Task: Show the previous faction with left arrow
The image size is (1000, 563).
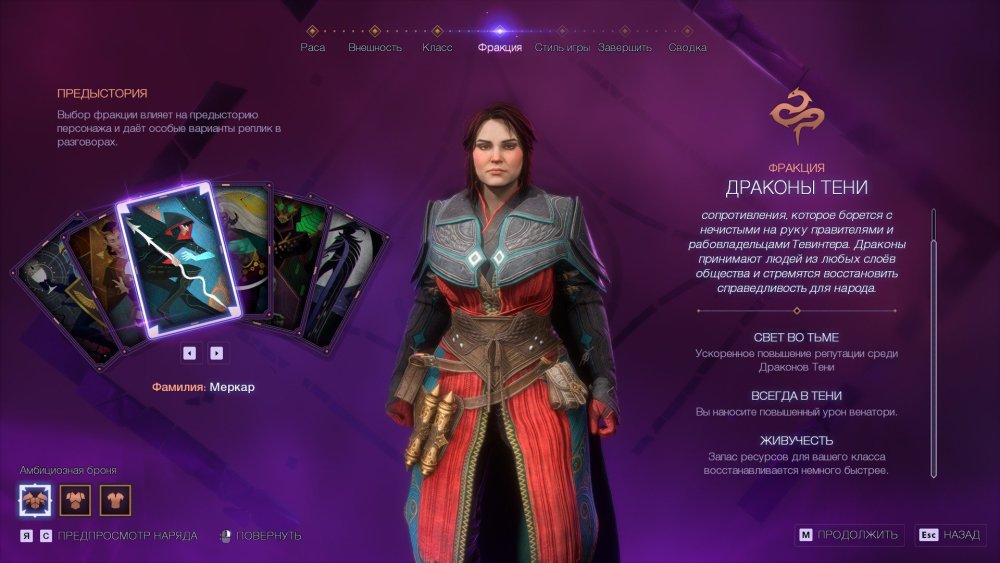Action: click(x=189, y=352)
